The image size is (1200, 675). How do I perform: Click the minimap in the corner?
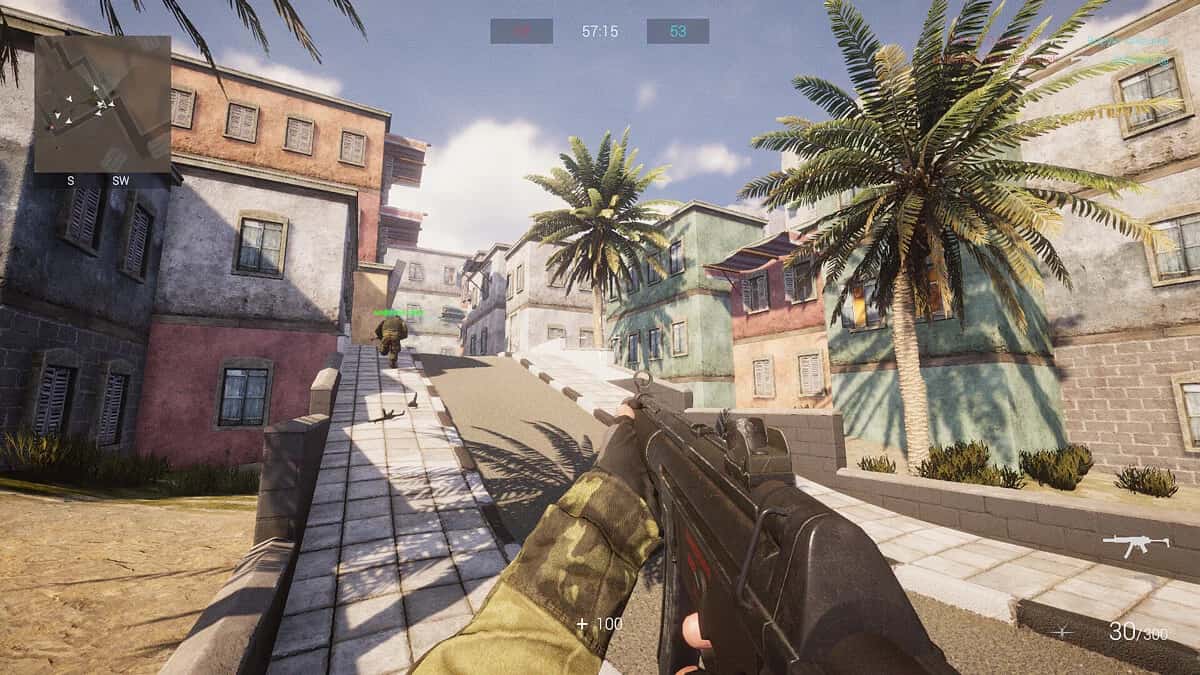point(102,104)
